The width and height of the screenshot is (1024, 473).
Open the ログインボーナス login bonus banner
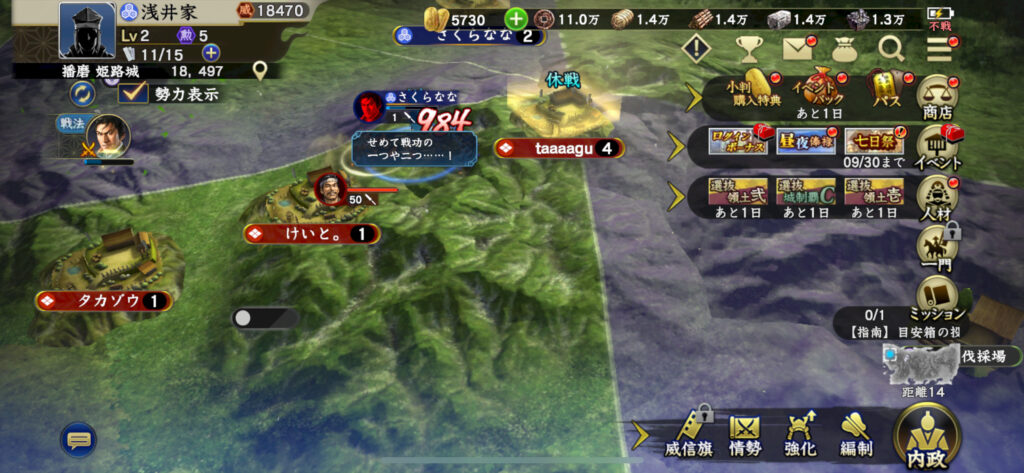click(738, 142)
